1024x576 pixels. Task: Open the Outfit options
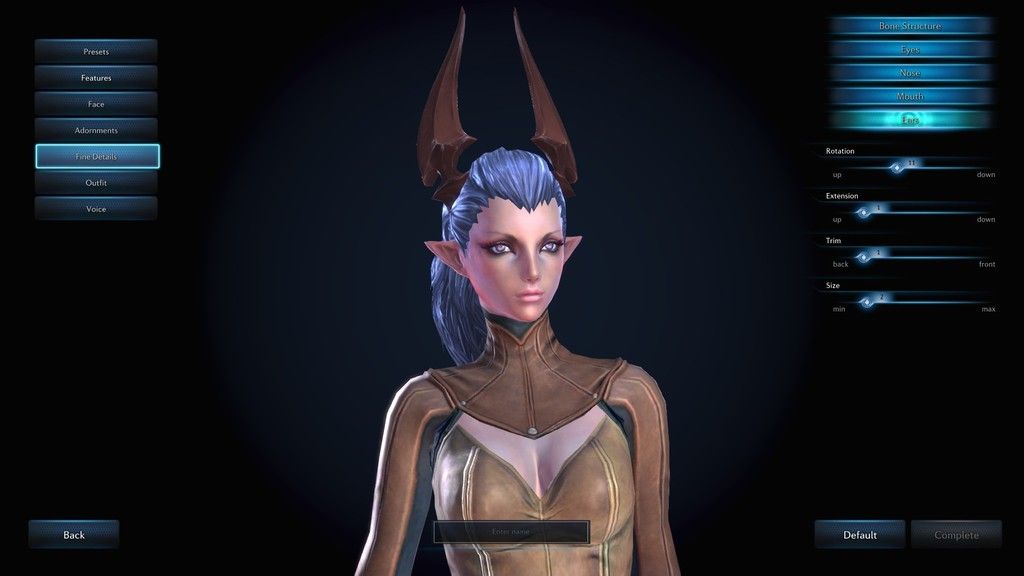pos(96,183)
